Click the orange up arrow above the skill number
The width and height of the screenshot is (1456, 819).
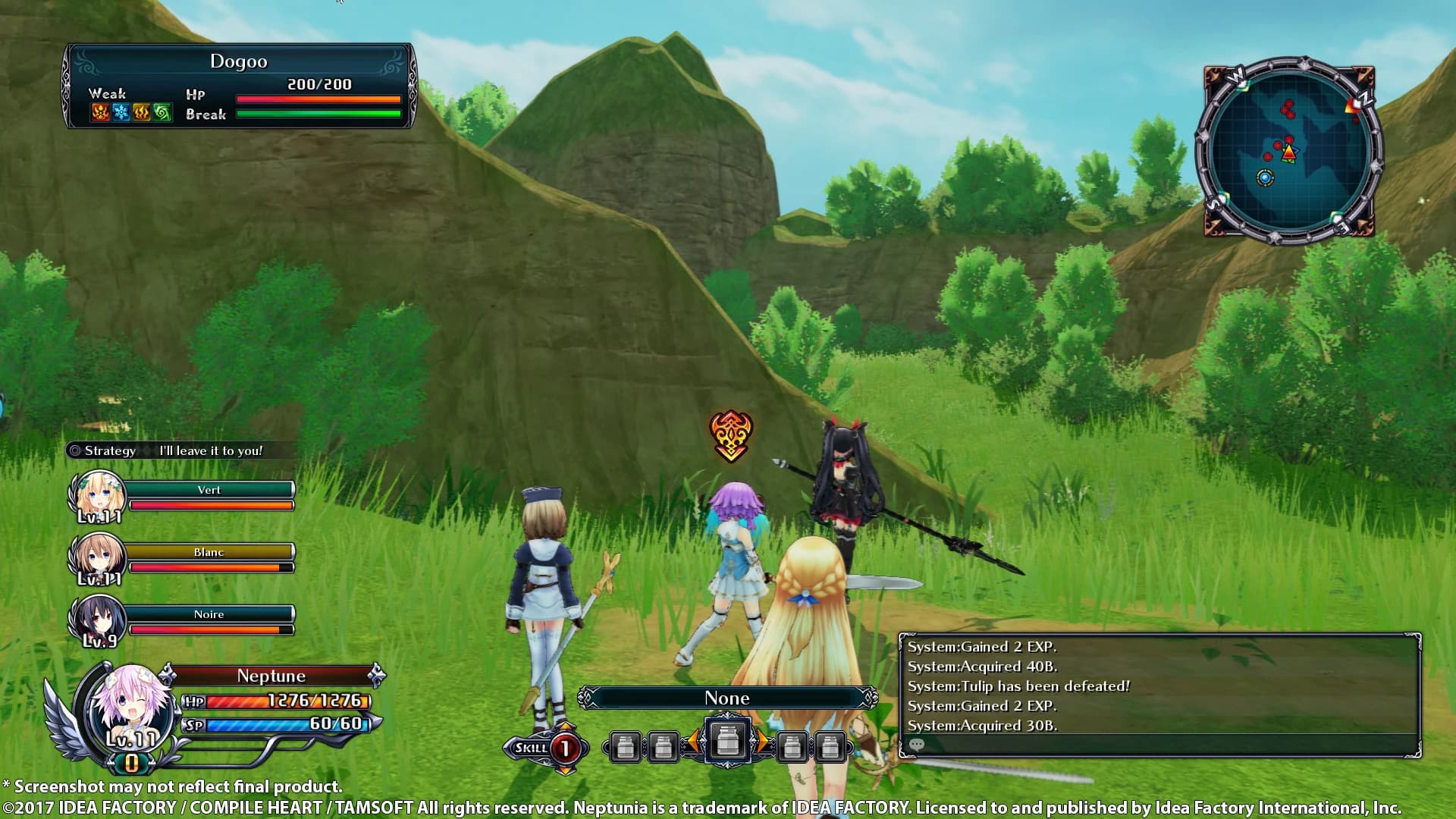click(x=564, y=725)
